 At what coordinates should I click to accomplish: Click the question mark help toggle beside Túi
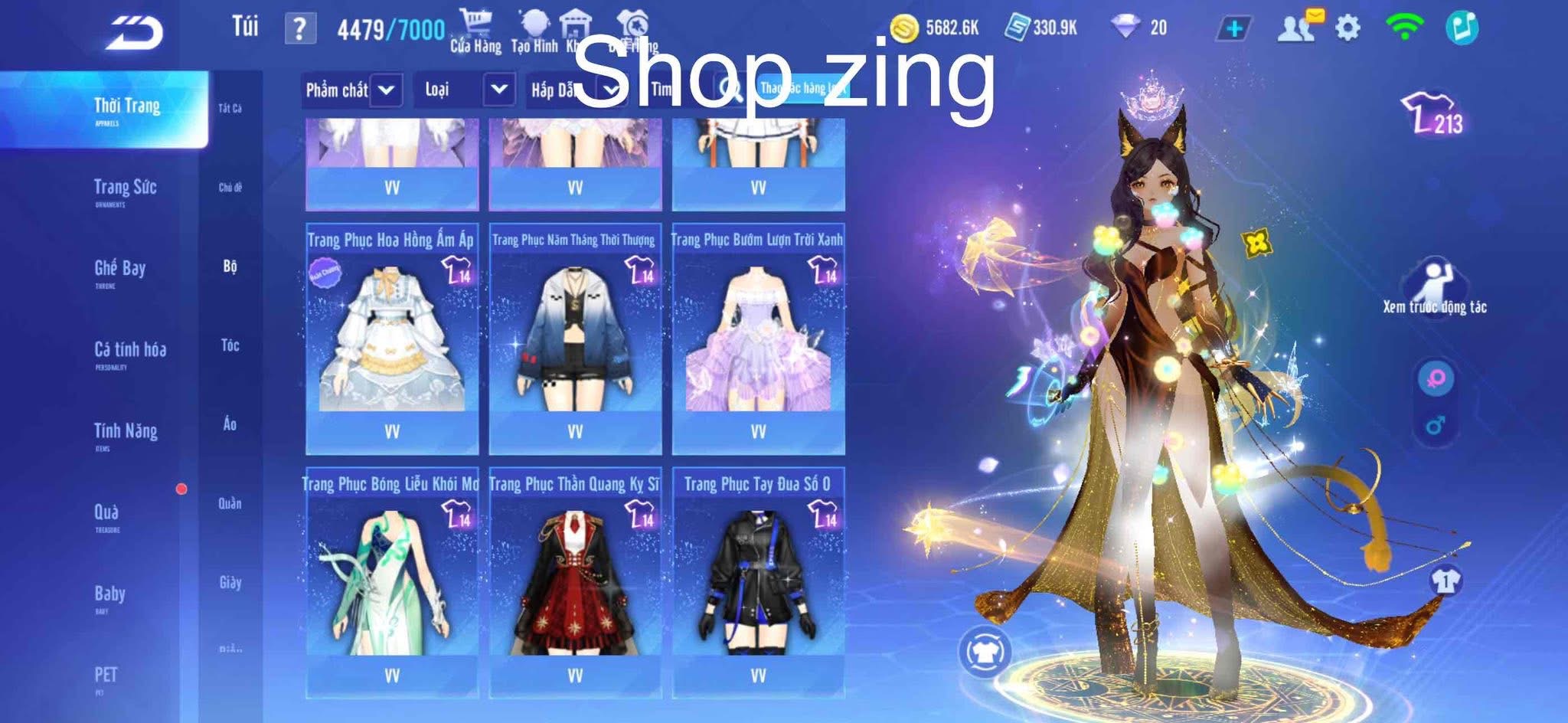(299, 29)
